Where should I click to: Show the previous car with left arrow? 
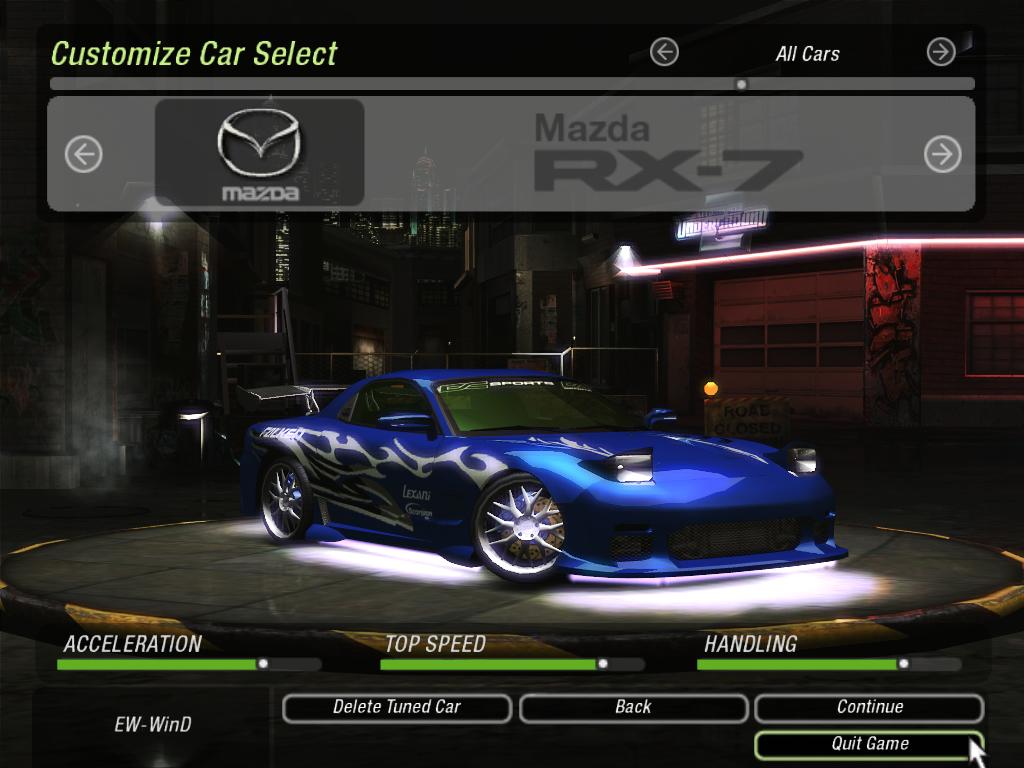pos(84,154)
